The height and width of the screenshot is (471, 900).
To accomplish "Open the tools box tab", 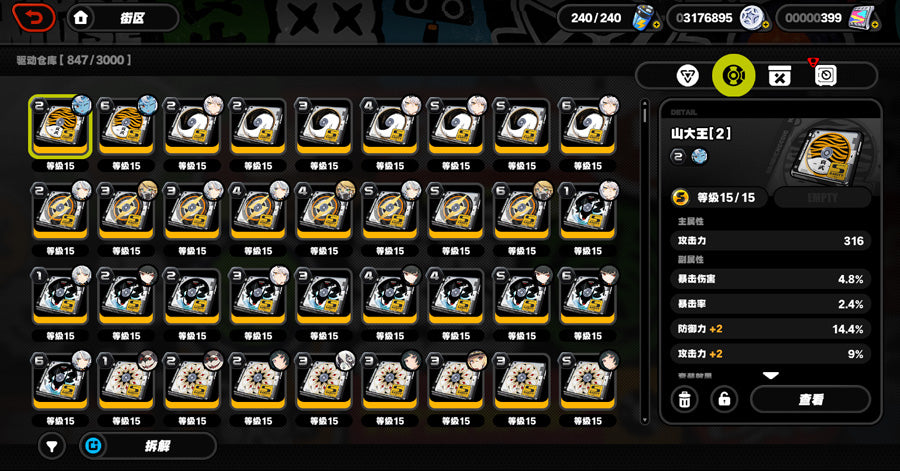I will (779, 76).
